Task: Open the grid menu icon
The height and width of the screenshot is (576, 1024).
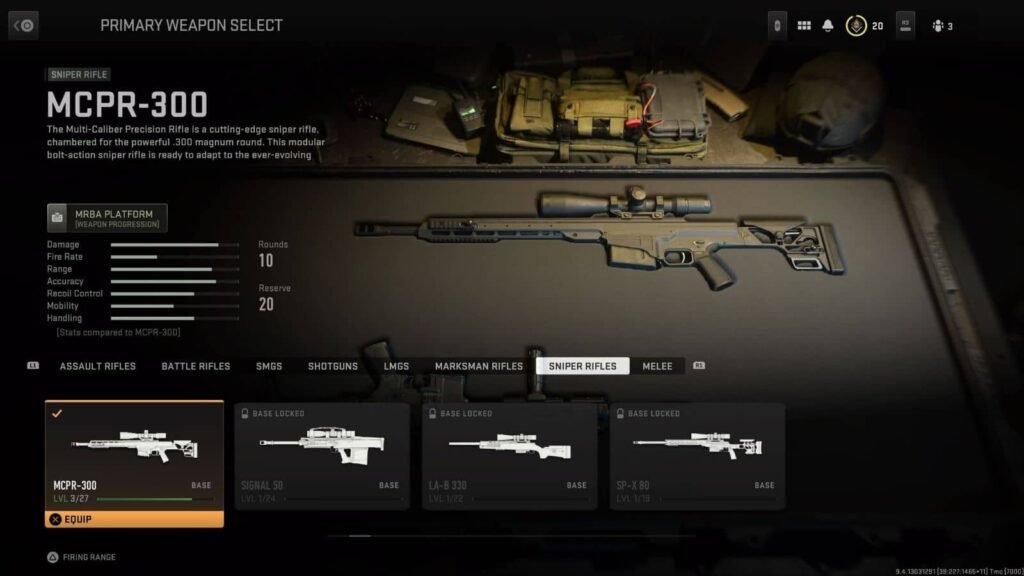Action: 804,26
